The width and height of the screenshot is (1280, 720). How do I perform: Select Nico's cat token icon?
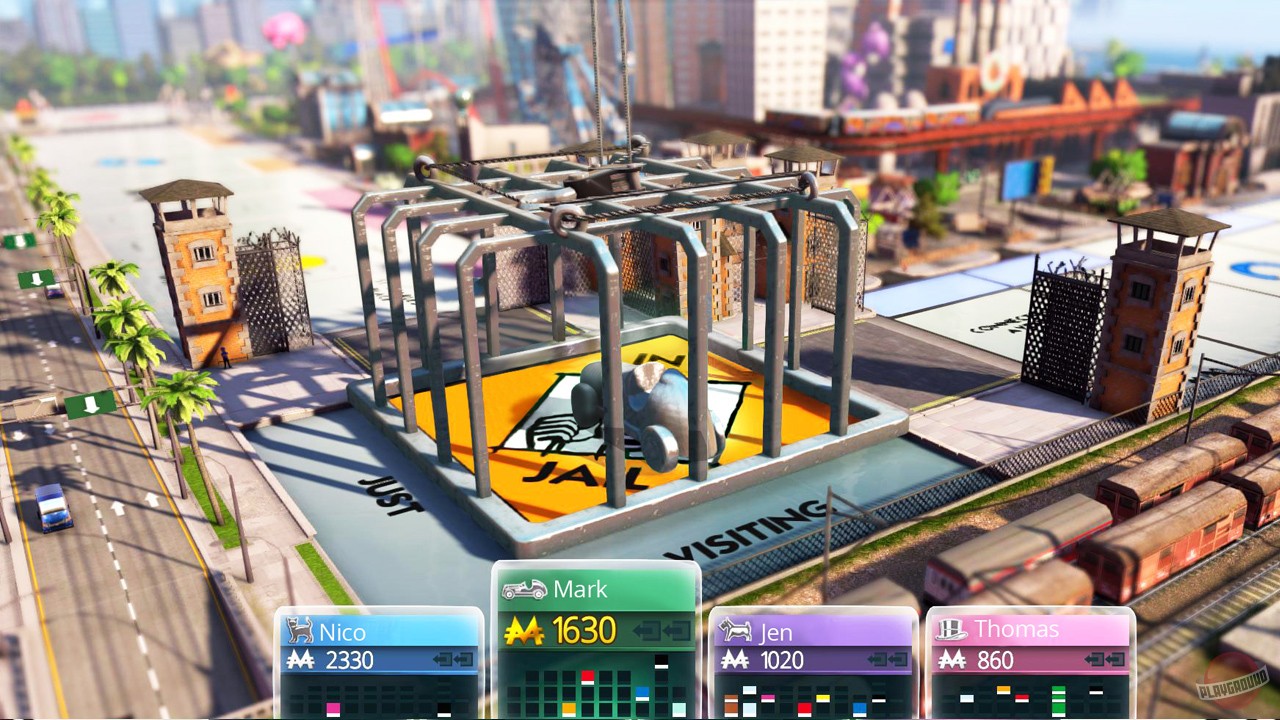click(x=298, y=632)
